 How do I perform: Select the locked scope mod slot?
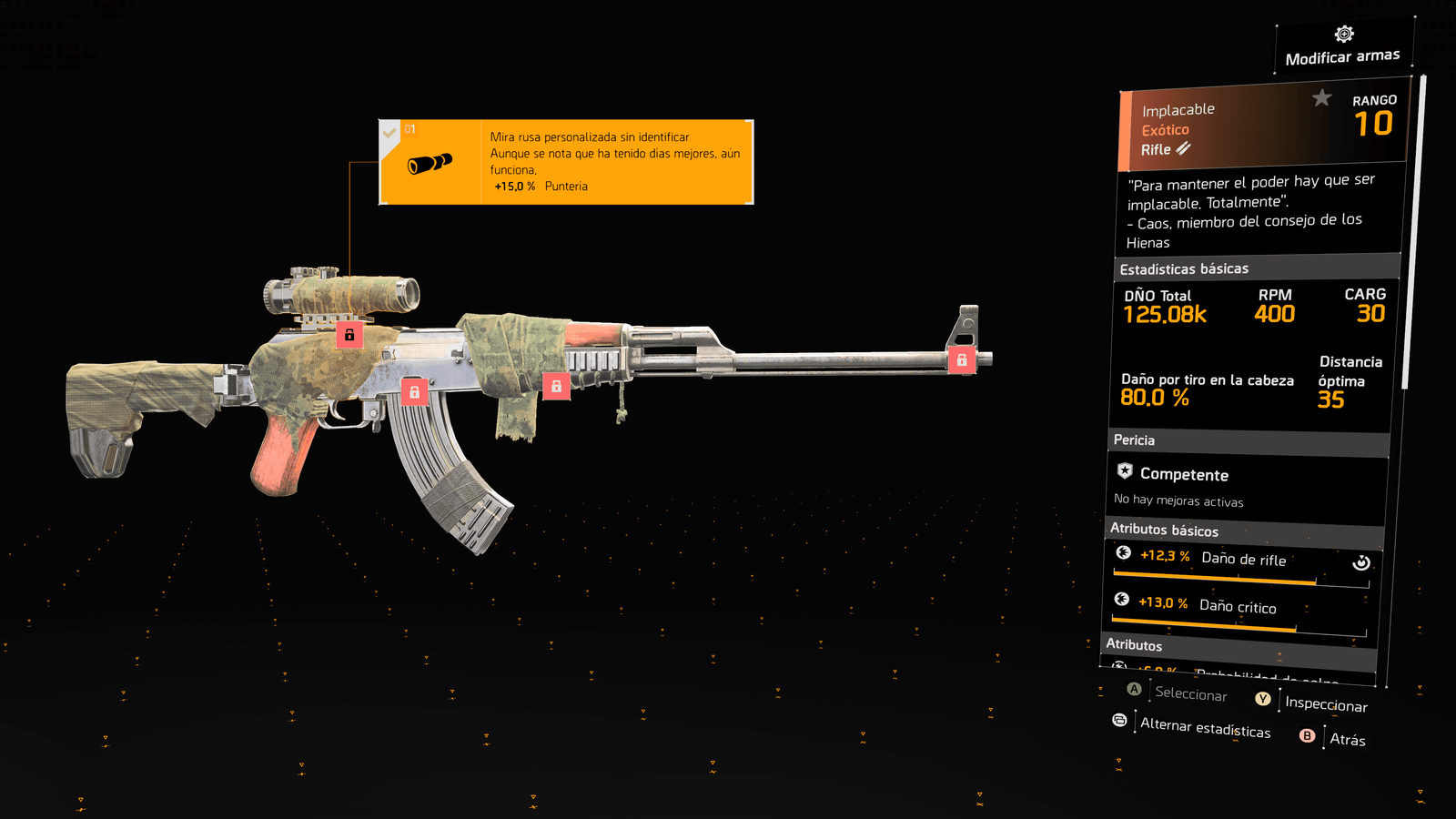(349, 335)
